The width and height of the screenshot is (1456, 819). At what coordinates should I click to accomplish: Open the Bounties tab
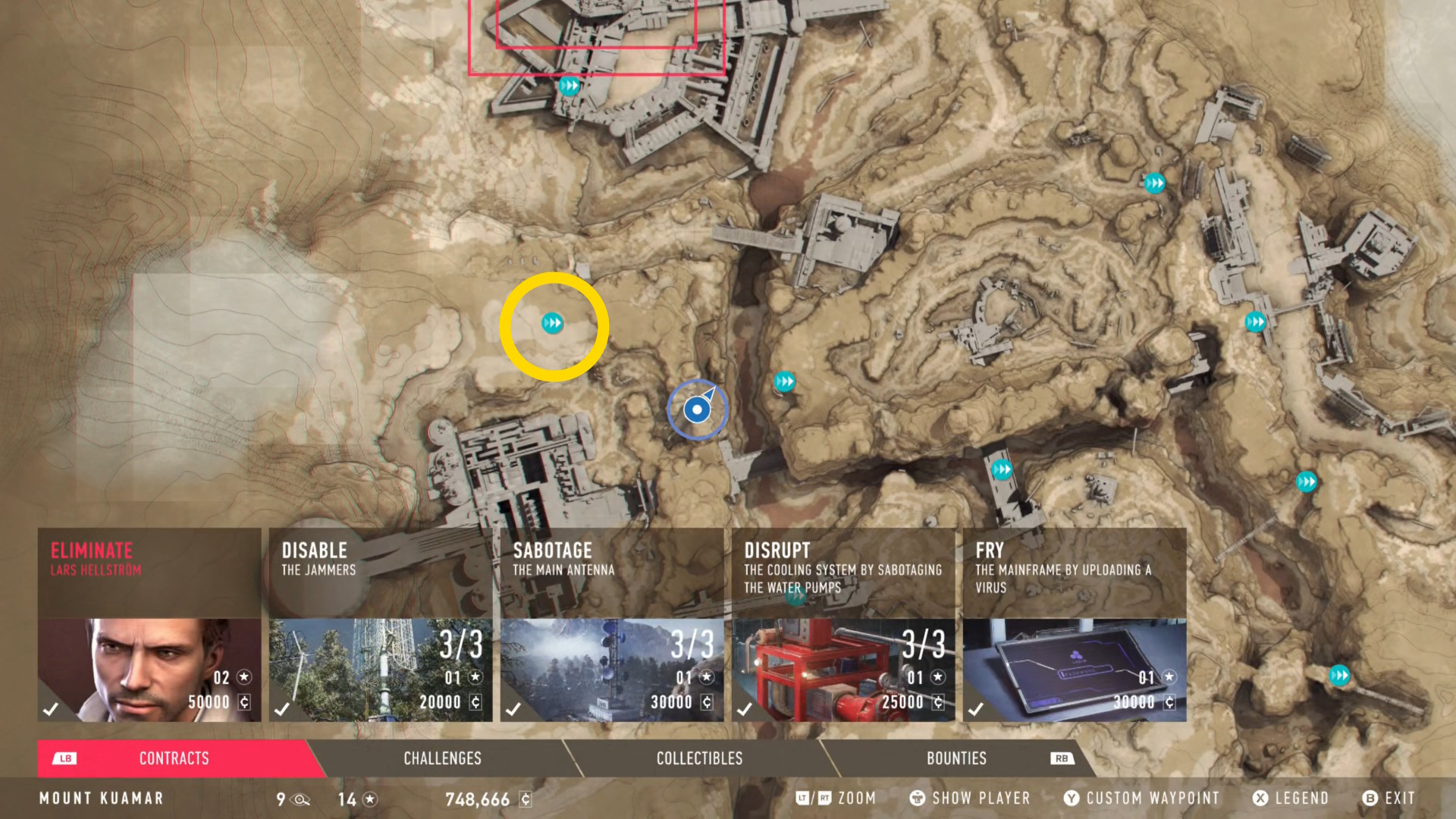click(956, 758)
